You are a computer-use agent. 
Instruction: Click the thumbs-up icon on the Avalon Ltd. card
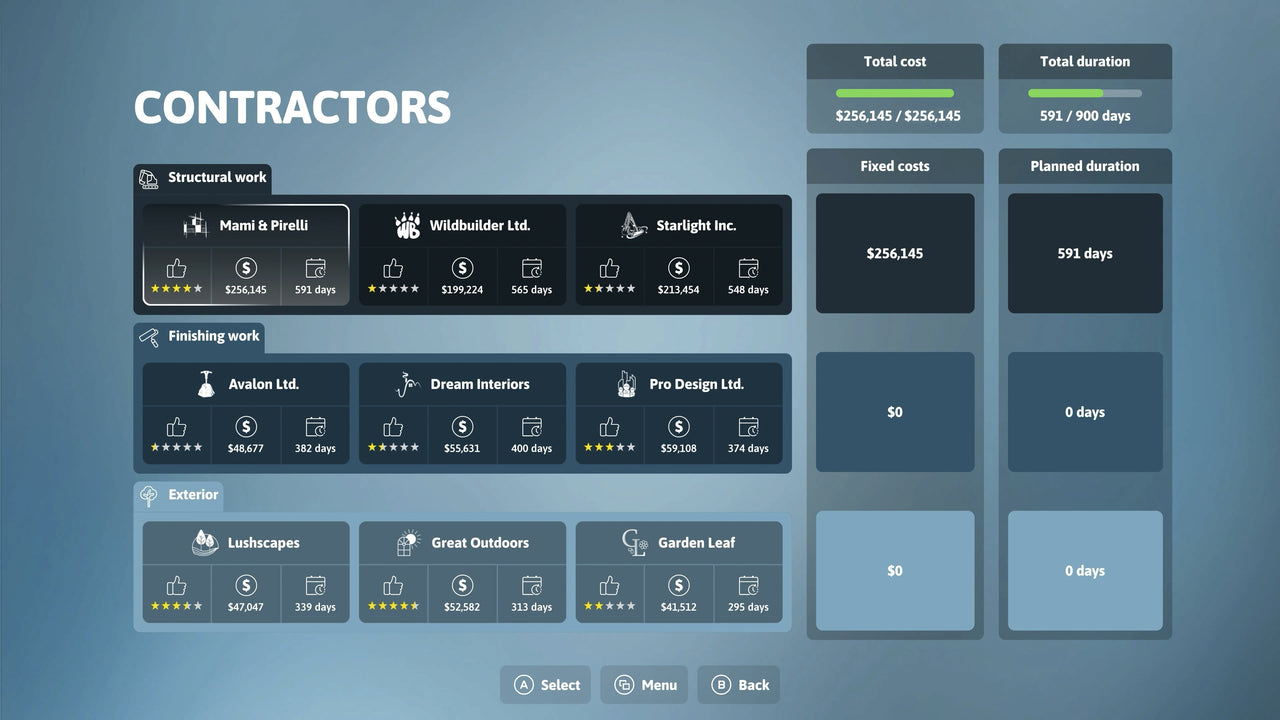coord(176,426)
